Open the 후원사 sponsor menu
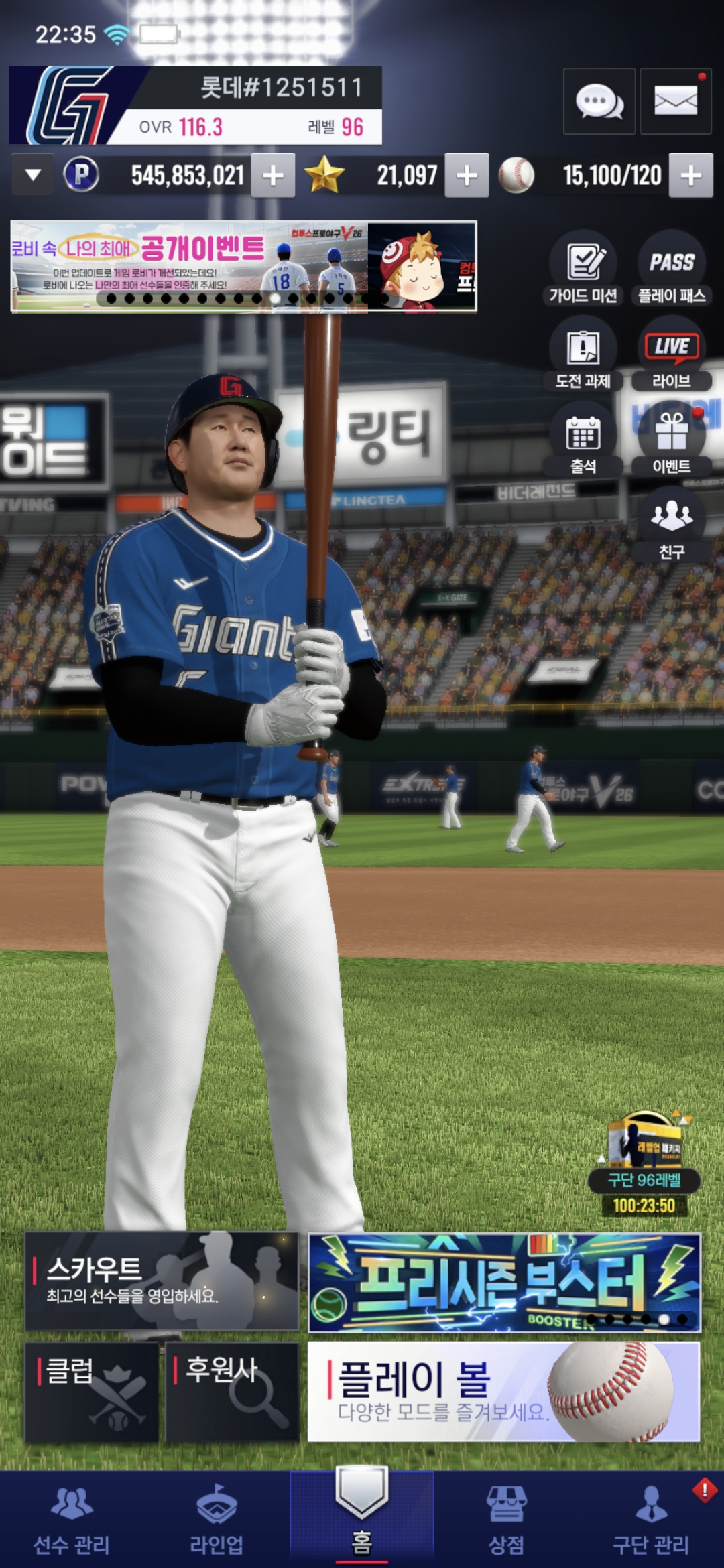Image resolution: width=724 pixels, height=1568 pixels. 232,1392
